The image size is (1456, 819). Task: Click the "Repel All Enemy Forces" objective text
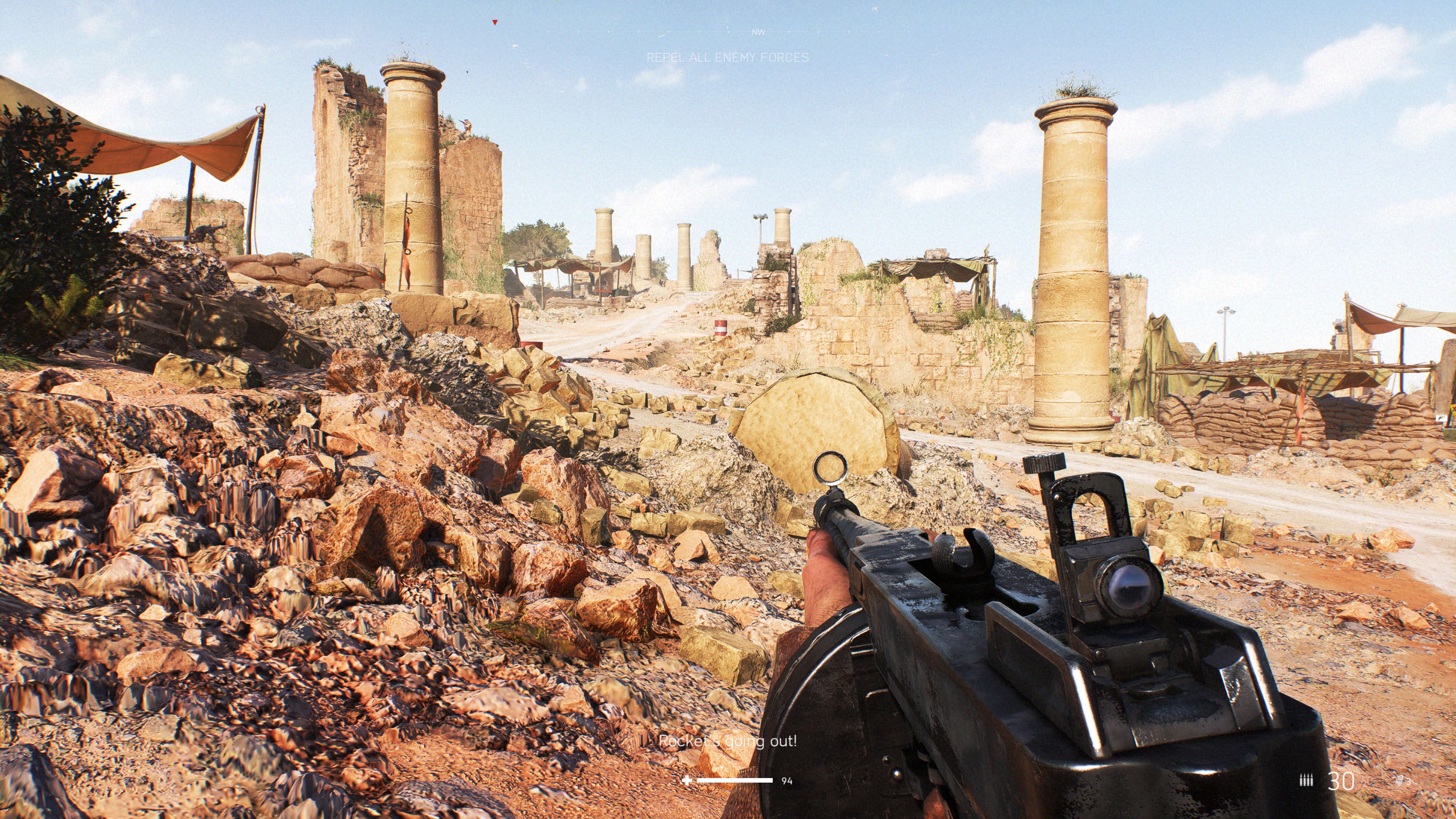(728, 57)
